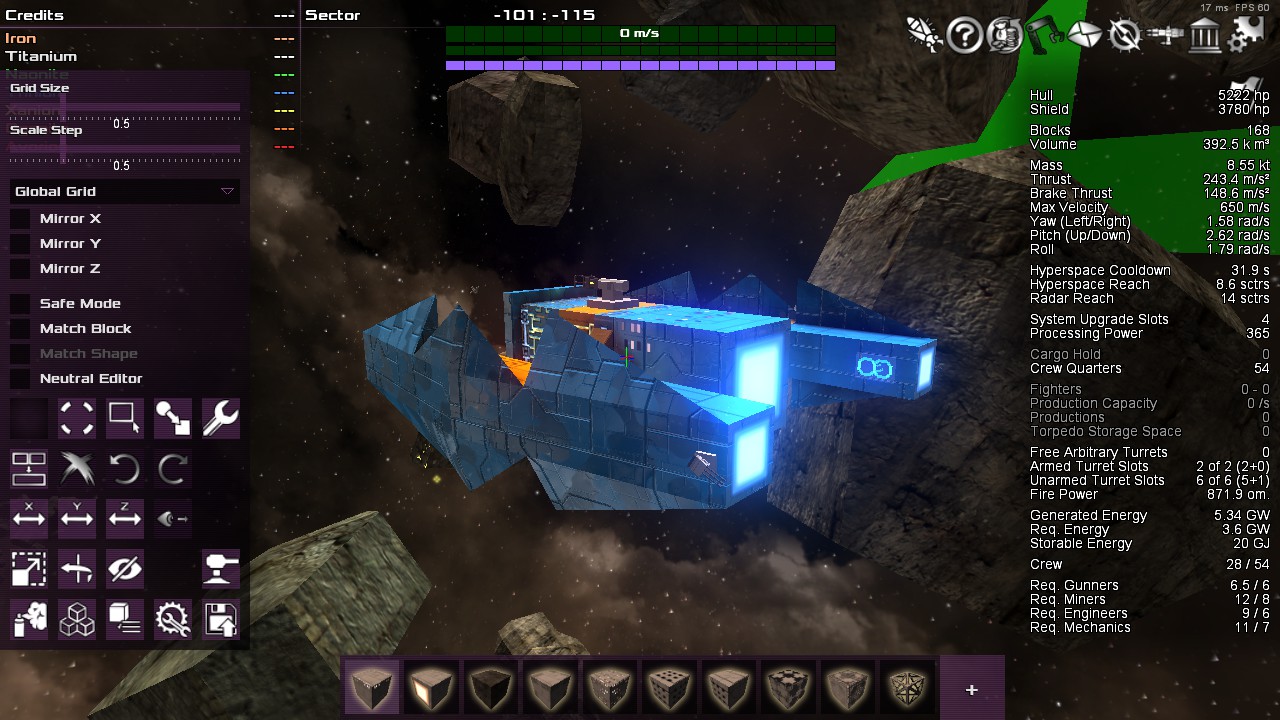The width and height of the screenshot is (1280, 720).
Task: Enable the Mirror X checkbox
Action: 20,219
